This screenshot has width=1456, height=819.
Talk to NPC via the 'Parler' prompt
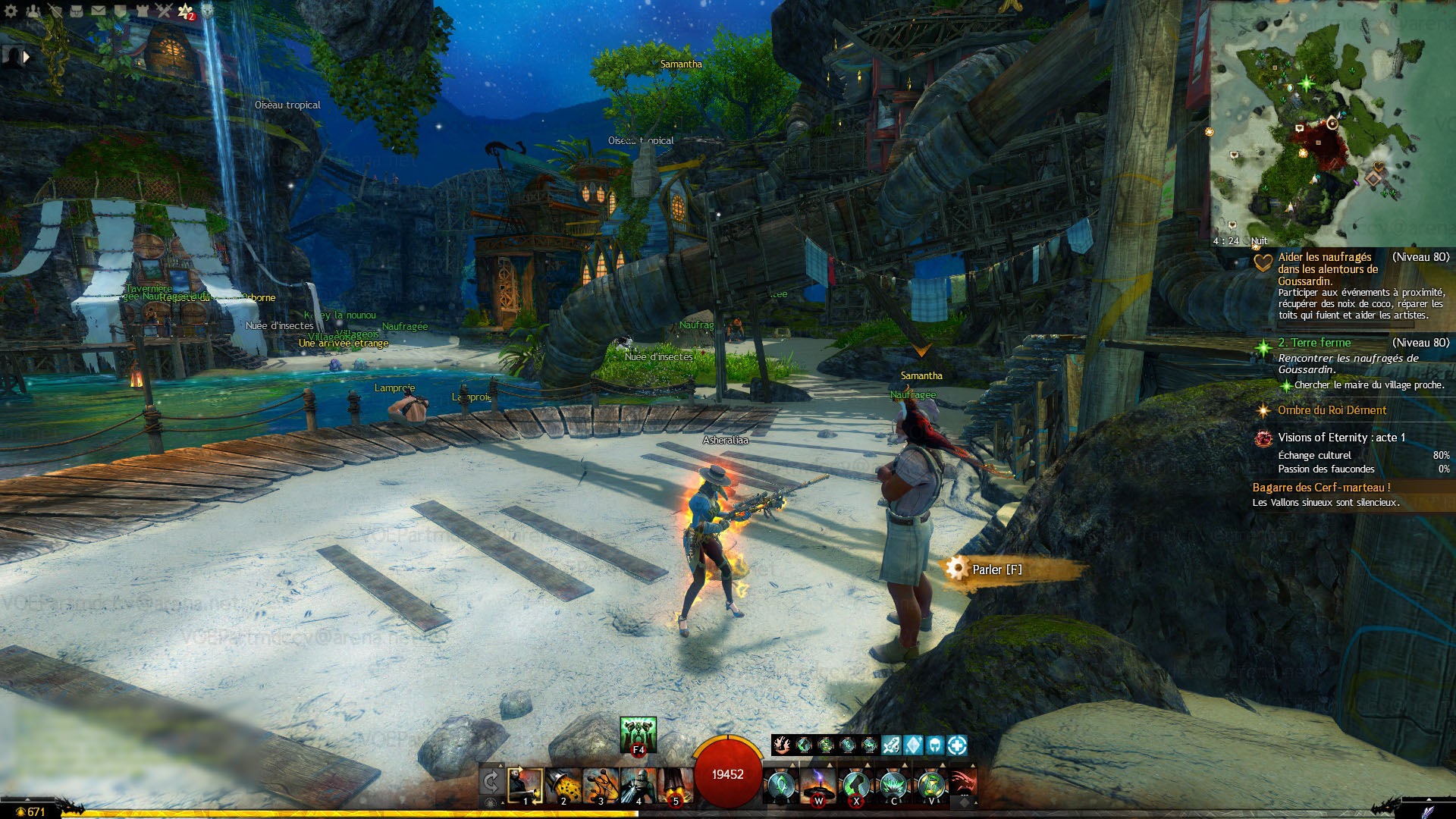996,570
